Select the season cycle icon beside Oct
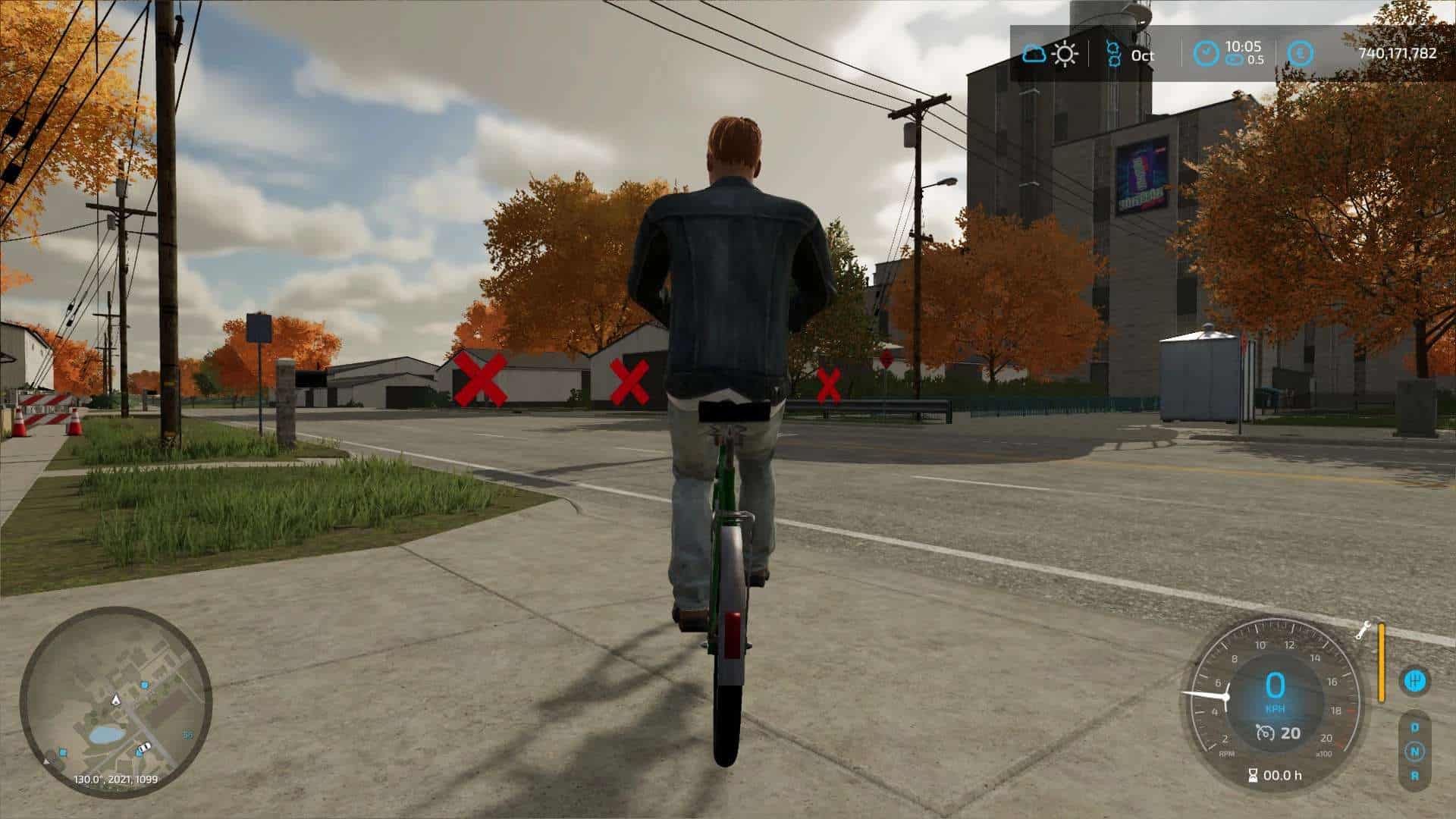1456x819 pixels. 1112,54
